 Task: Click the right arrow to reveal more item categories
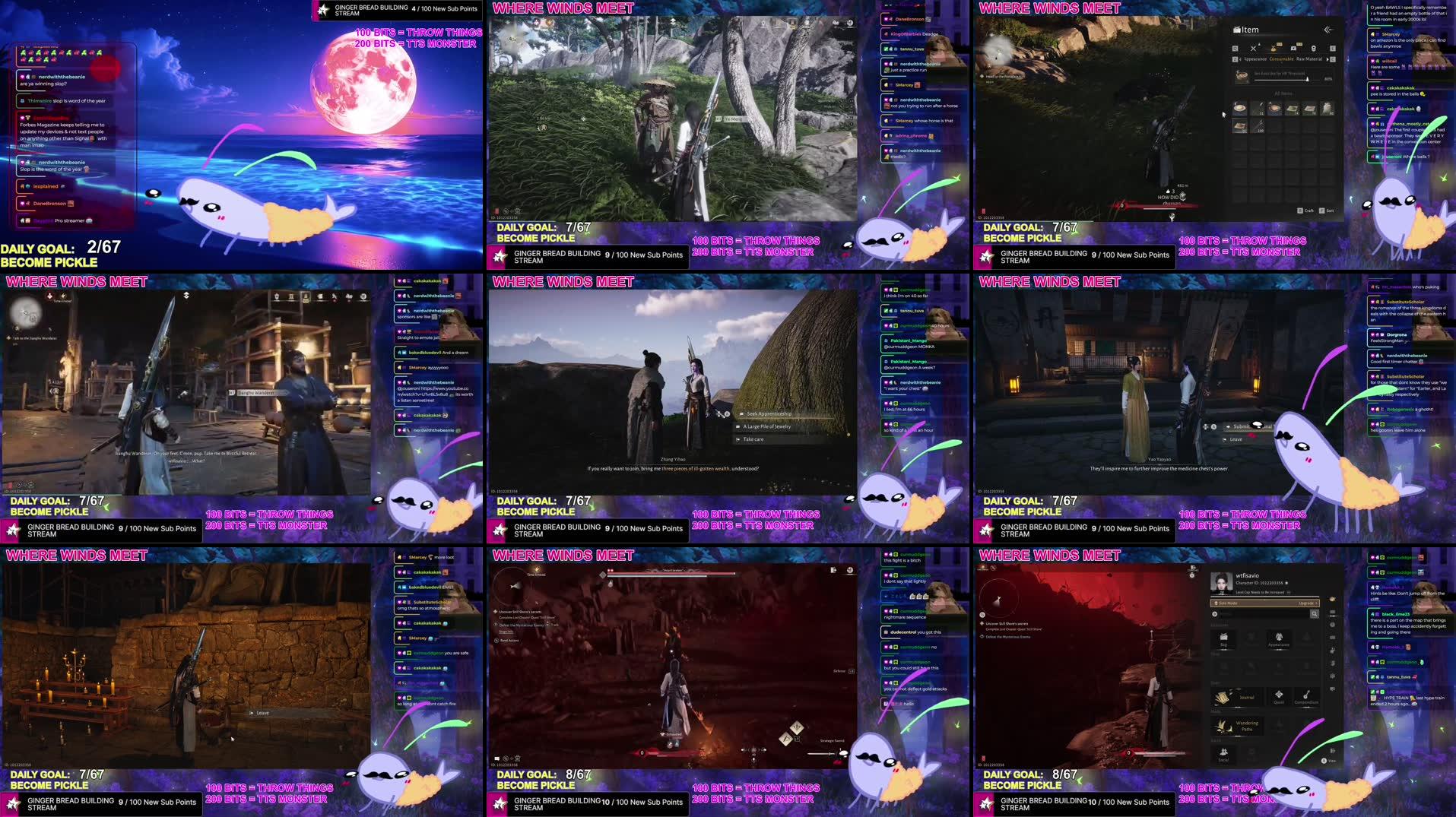[1328, 59]
